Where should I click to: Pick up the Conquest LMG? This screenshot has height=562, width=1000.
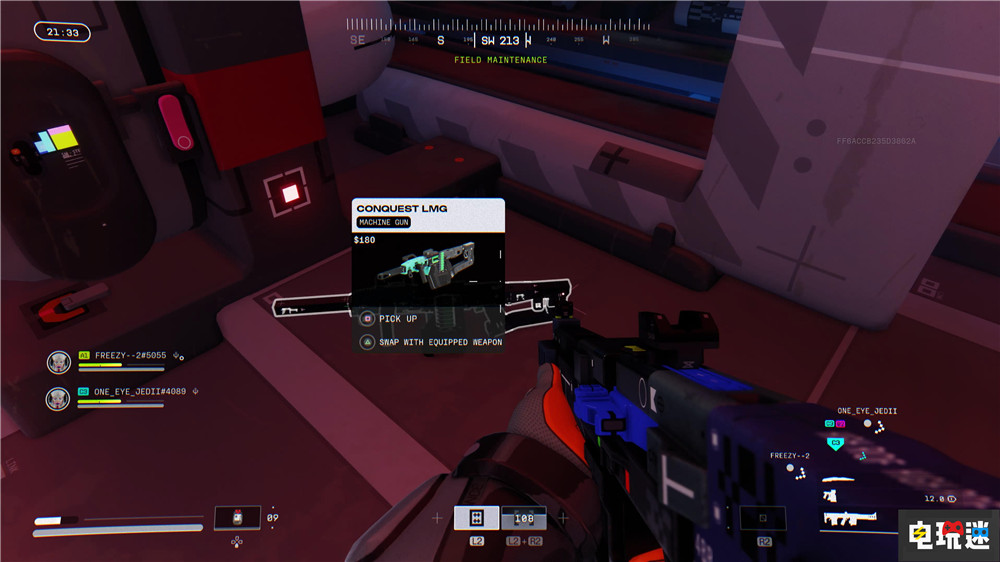(397, 319)
